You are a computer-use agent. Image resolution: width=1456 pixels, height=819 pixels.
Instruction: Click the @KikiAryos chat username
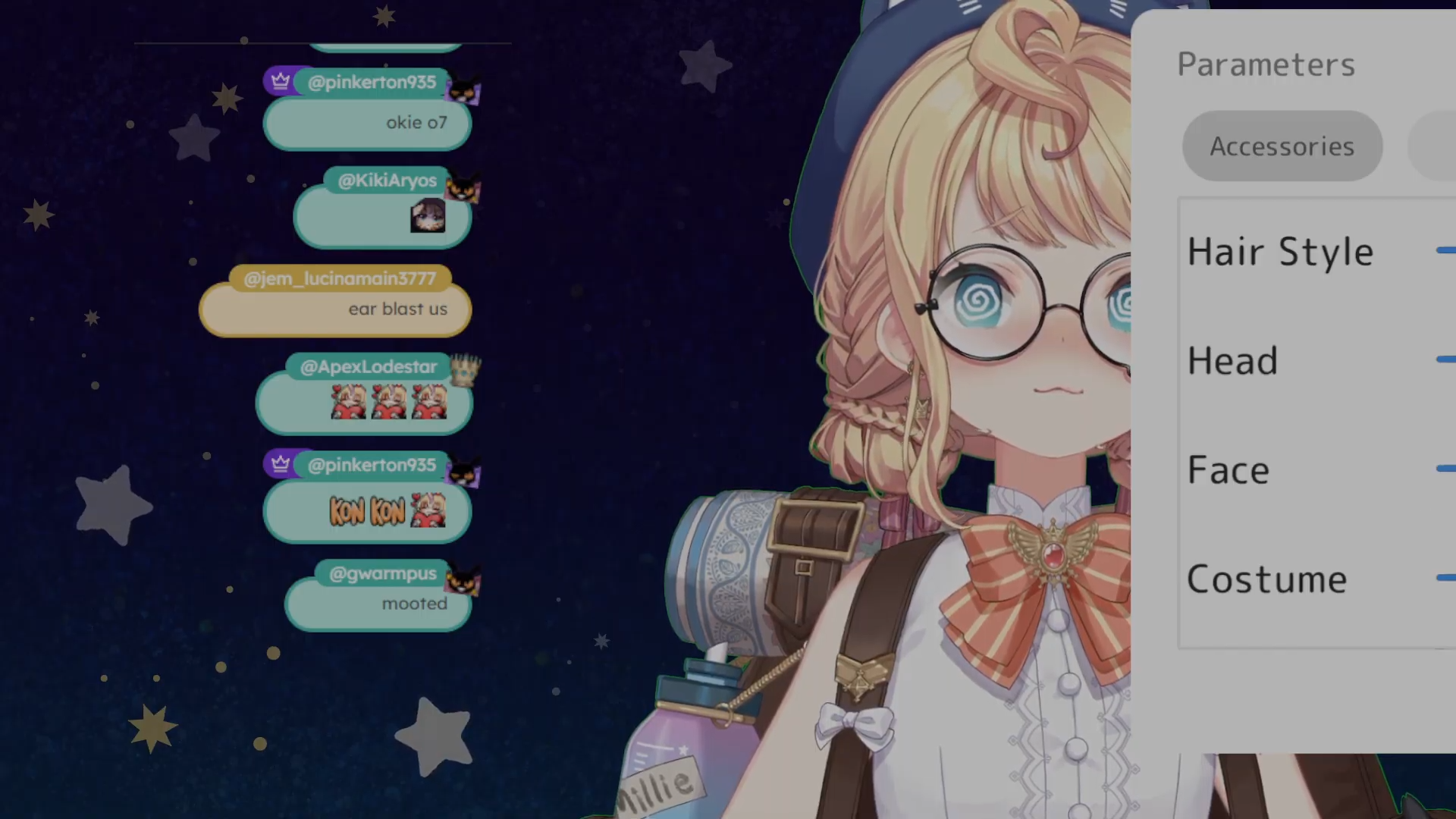click(387, 180)
